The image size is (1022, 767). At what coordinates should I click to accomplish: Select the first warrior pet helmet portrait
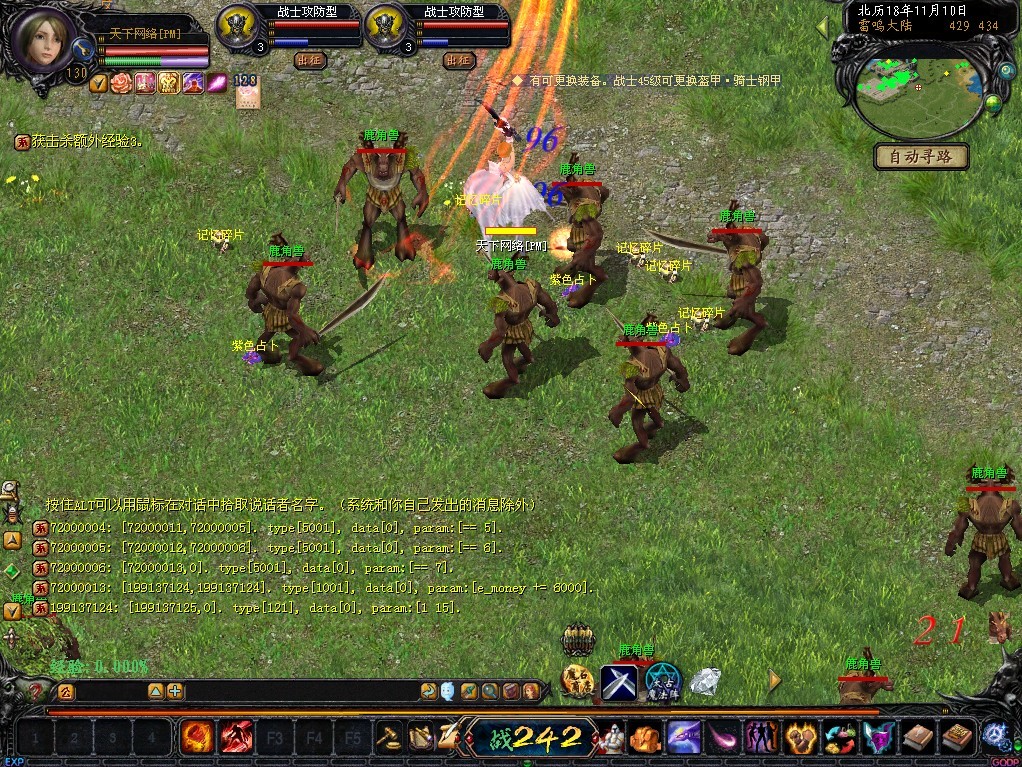point(236,23)
